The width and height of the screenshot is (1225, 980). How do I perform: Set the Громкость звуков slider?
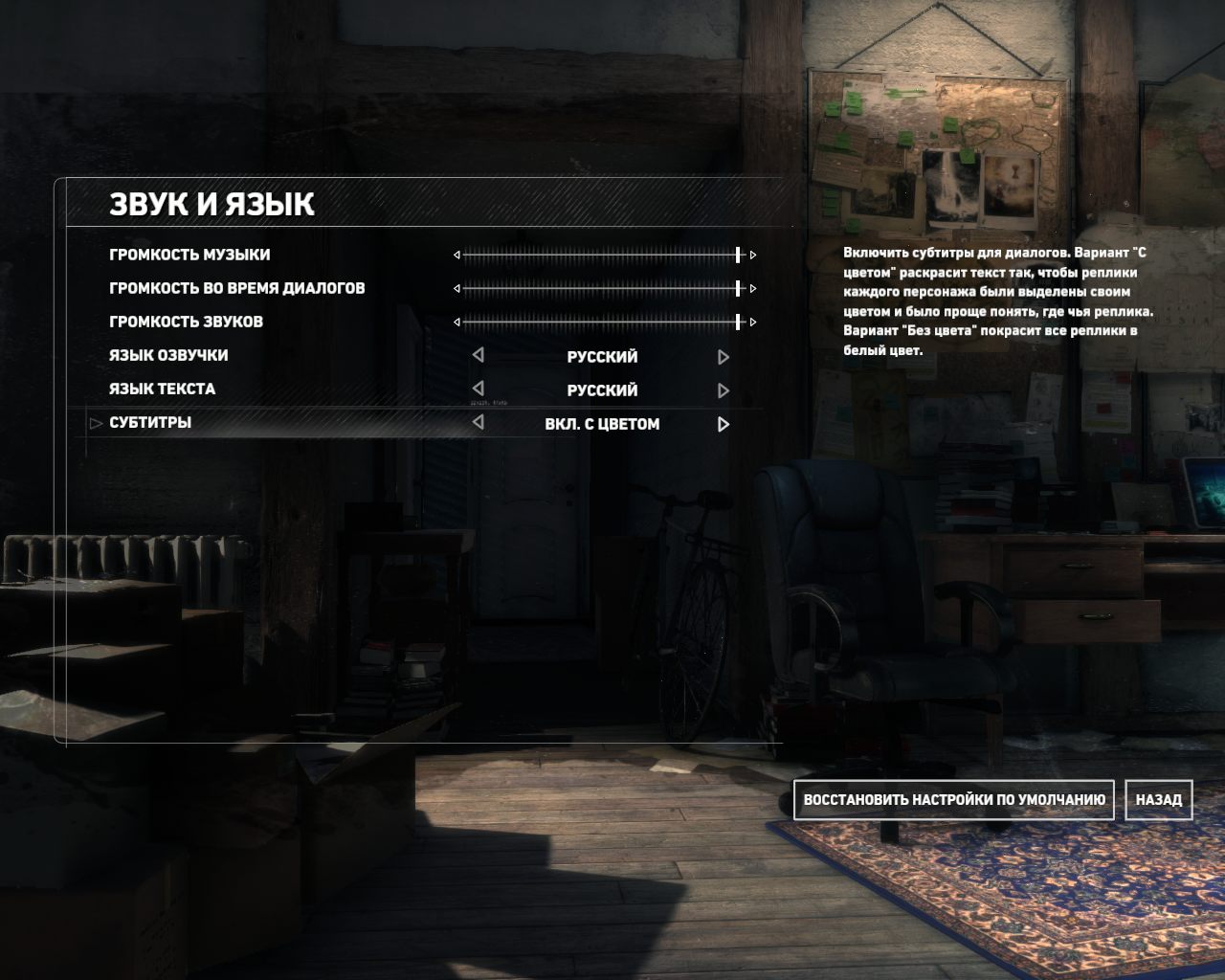[603, 322]
